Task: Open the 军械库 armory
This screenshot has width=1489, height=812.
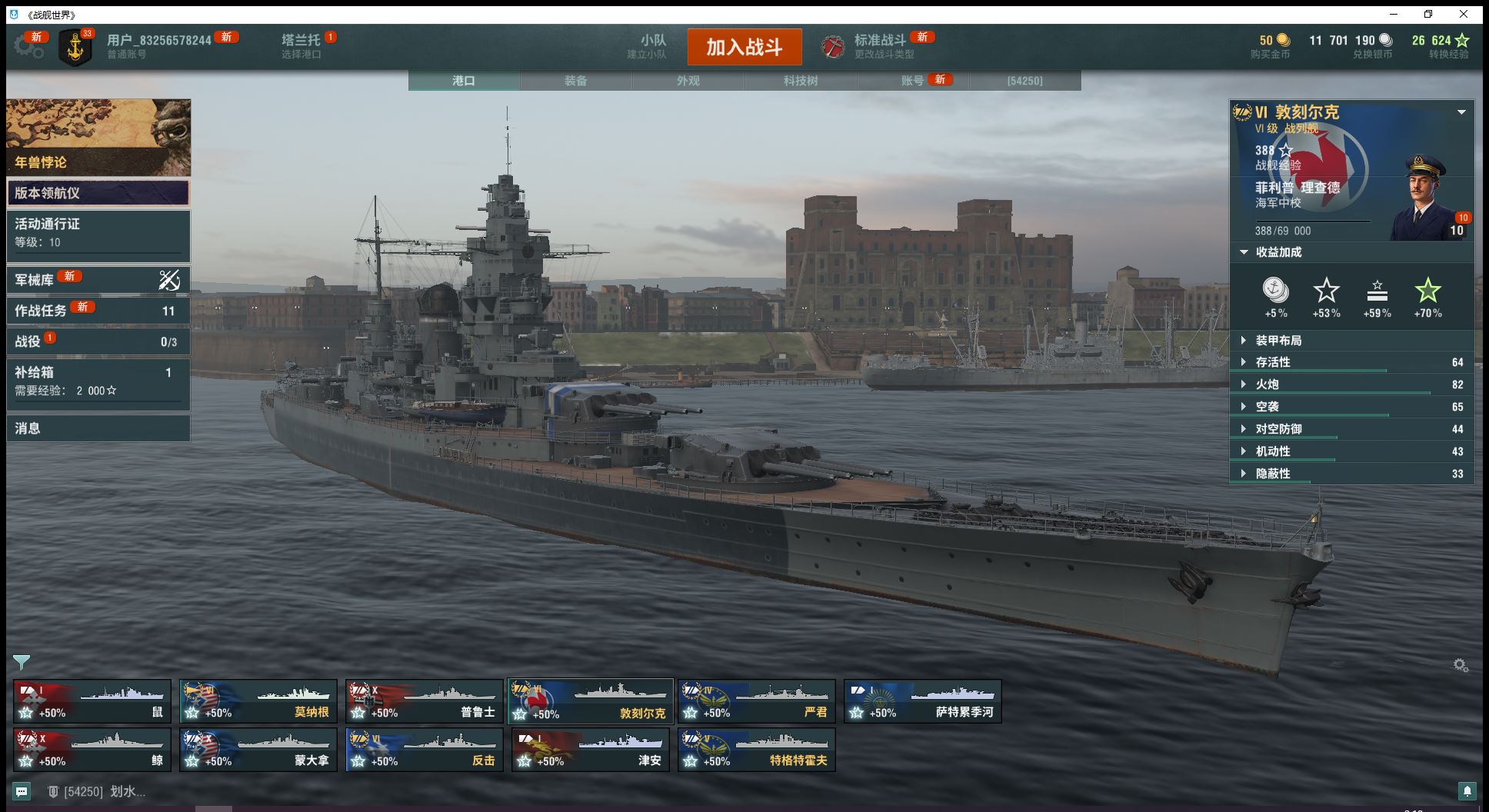Action: coord(98,280)
